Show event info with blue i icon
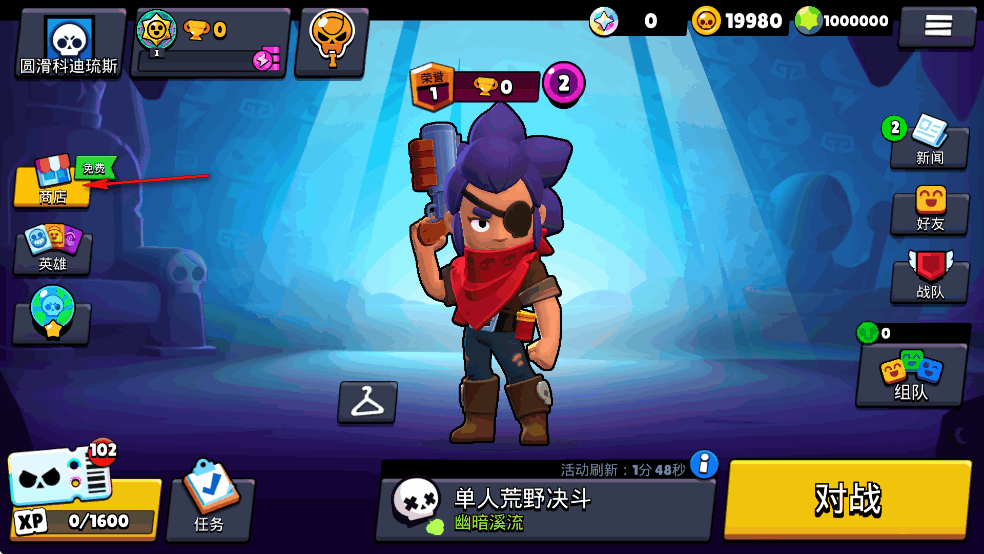Screen dimensions: 984x554 705,464
